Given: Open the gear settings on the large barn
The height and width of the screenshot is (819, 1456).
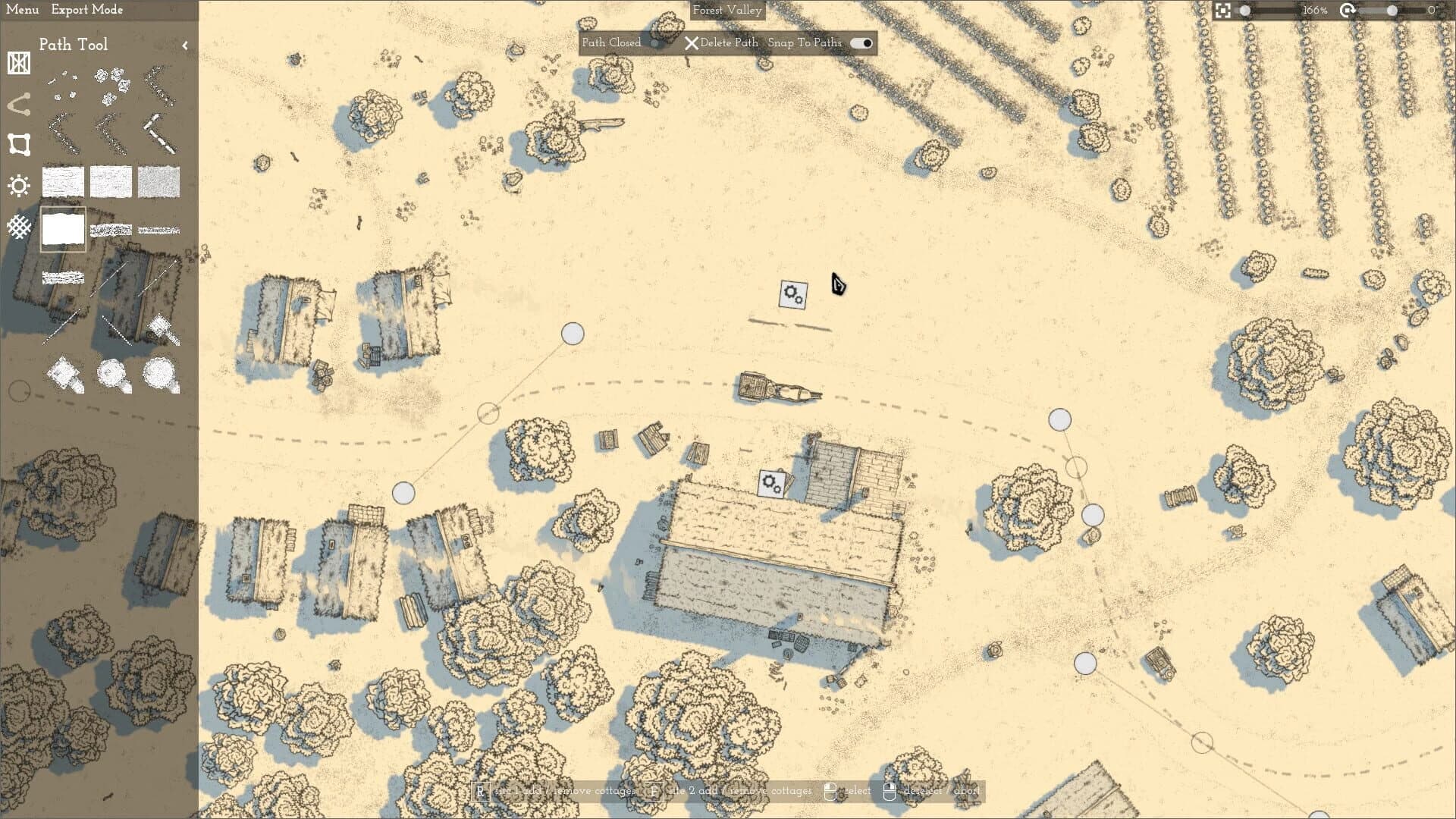Looking at the screenshot, I should click(x=773, y=482).
